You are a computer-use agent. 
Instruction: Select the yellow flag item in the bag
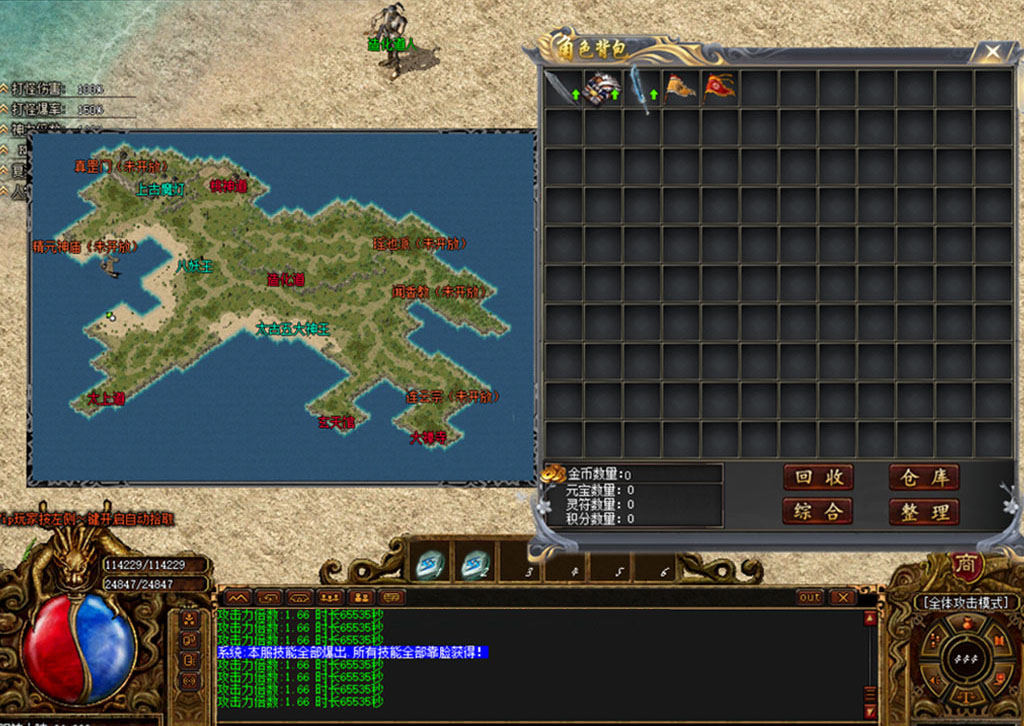(680, 87)
